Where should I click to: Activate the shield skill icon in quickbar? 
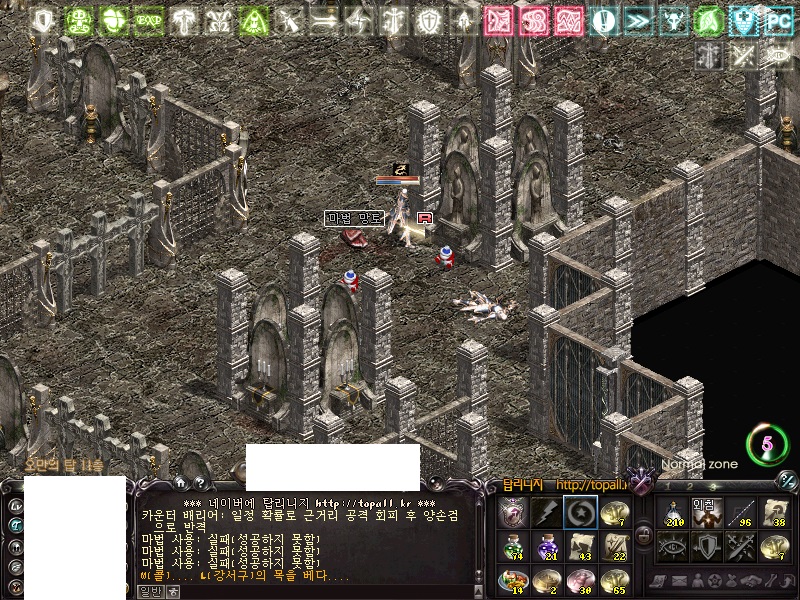pyautogui.click(x=705, y=546)
